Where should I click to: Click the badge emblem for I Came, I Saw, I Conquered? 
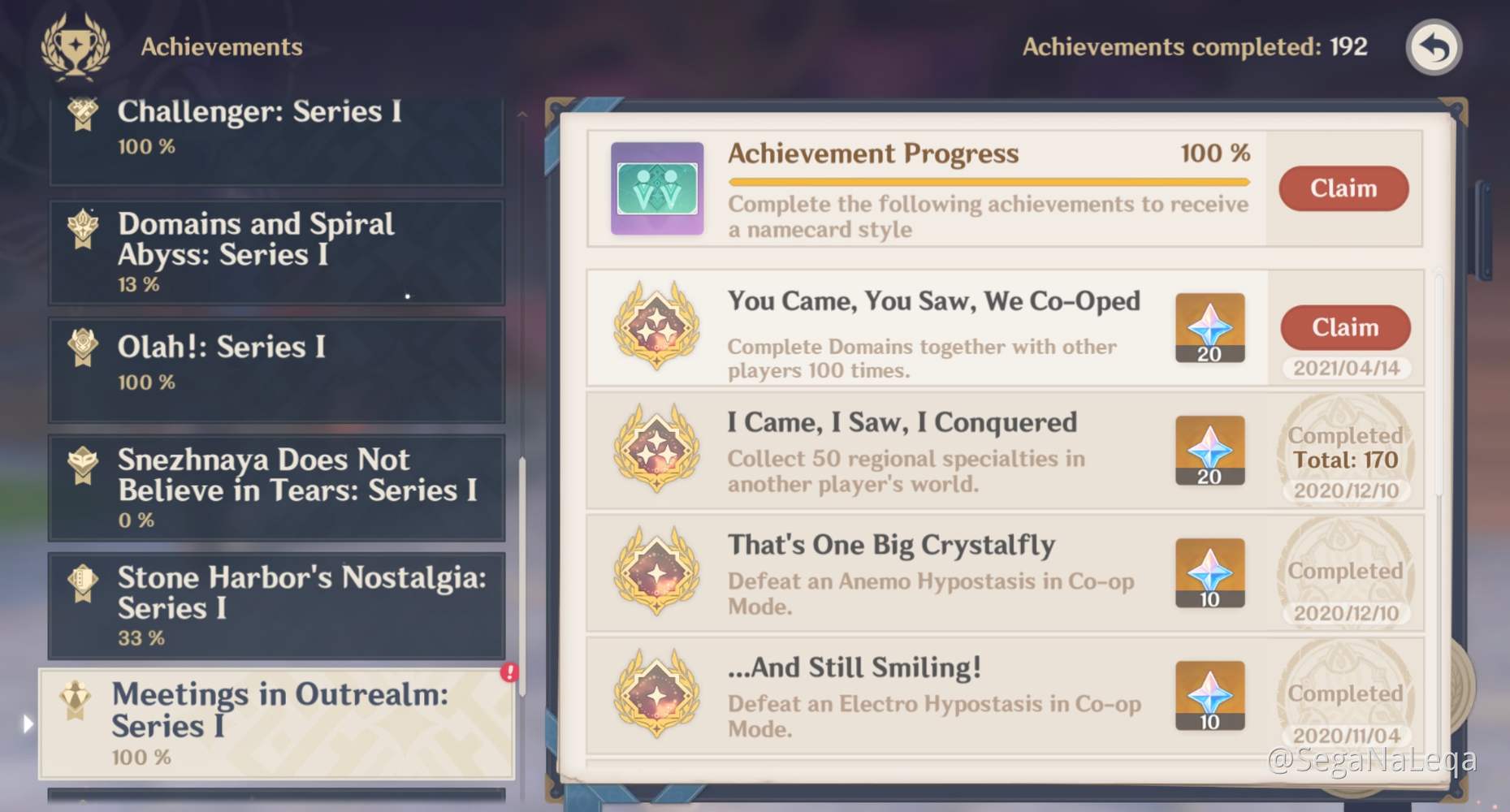(658, 452)
